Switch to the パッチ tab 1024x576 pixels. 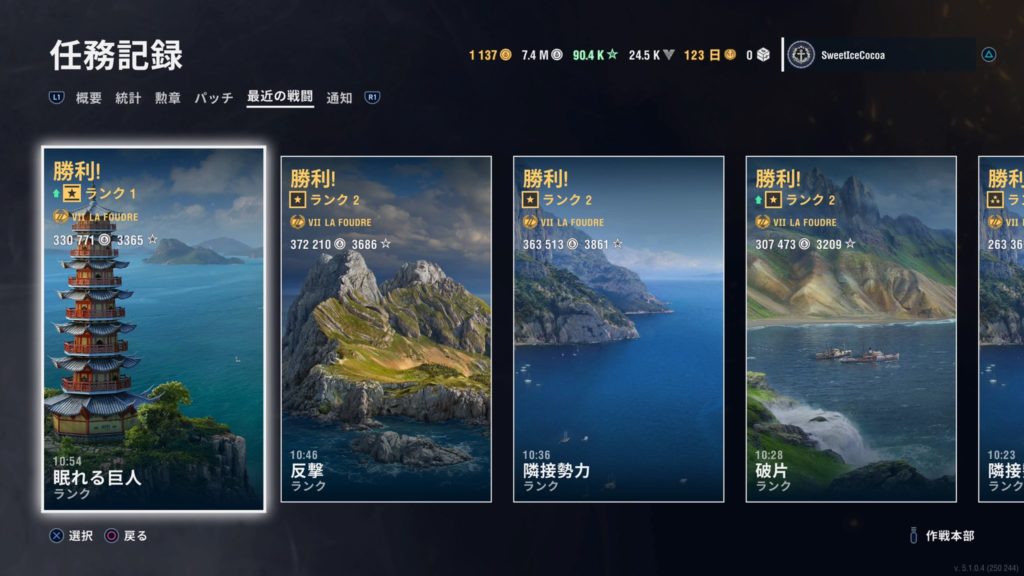coord(213,98)
